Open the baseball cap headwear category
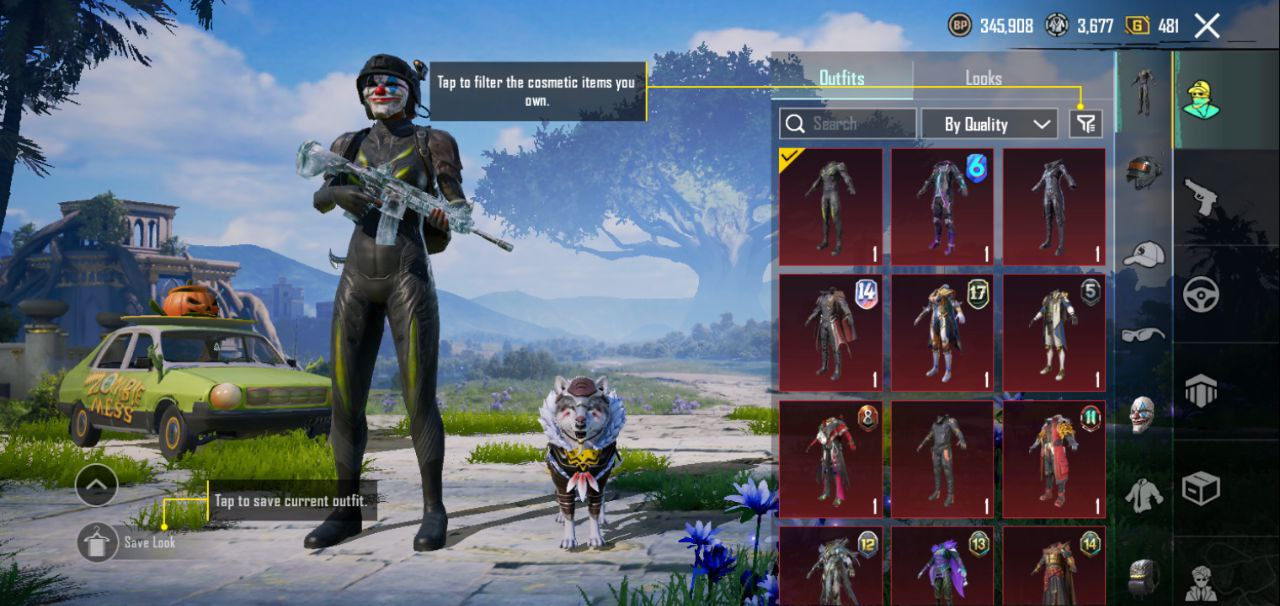This screenshot has width=1280, height=606. point(1143,254)
